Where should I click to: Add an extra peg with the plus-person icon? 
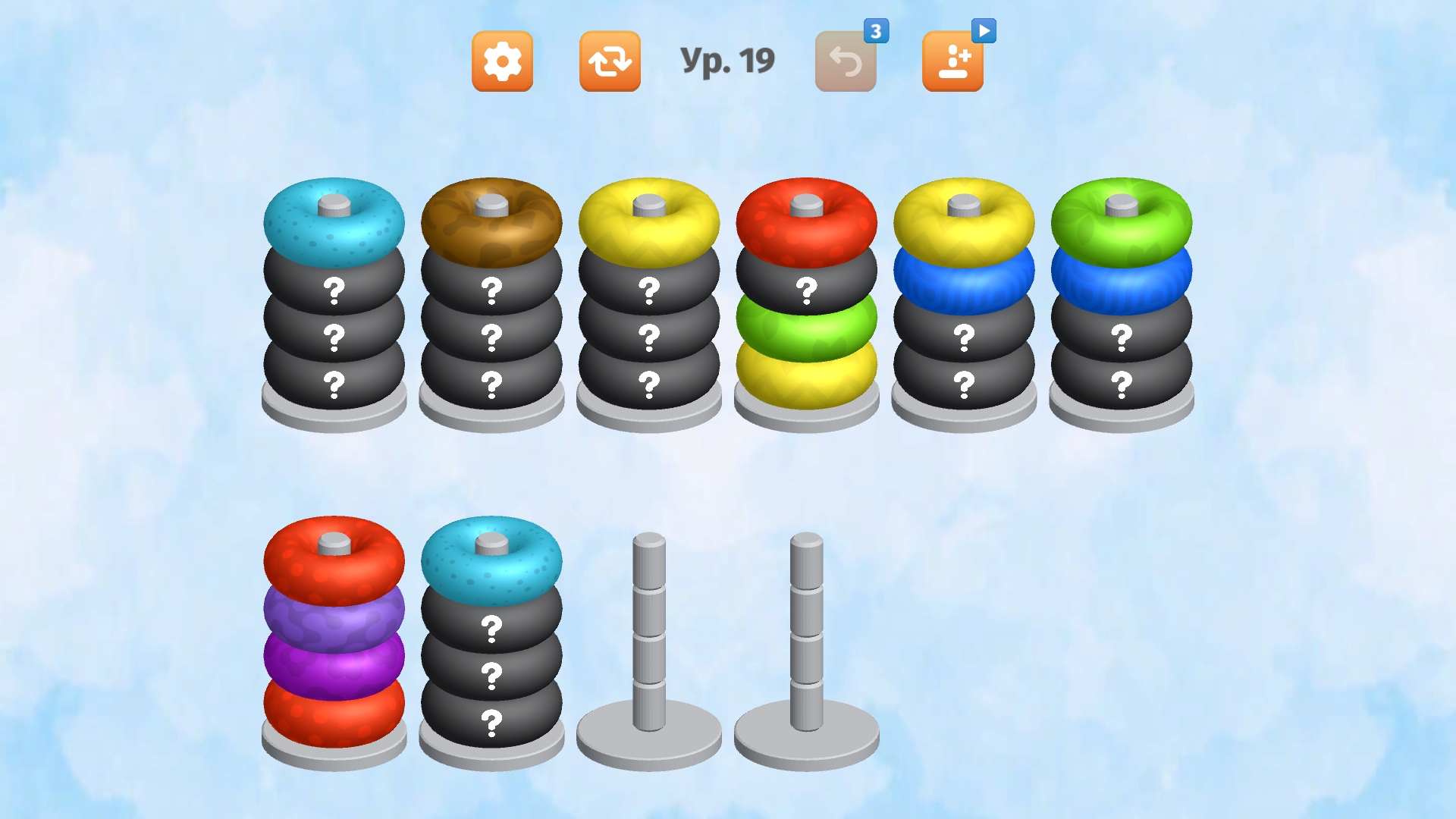pyautogui.click(x=953, y=61)
